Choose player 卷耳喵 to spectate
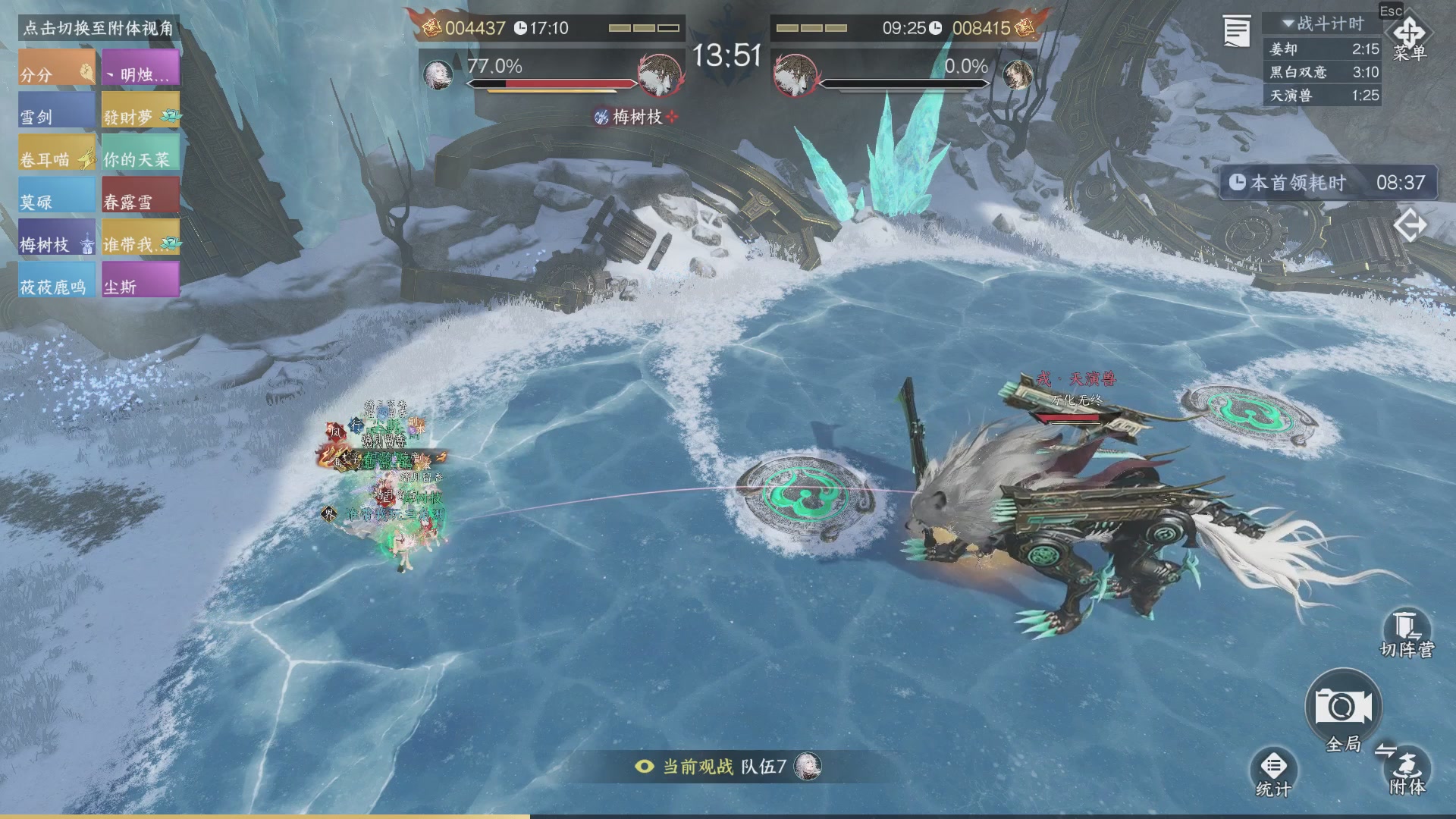The height and width of the screenshot is (819, 1456). 57,153
